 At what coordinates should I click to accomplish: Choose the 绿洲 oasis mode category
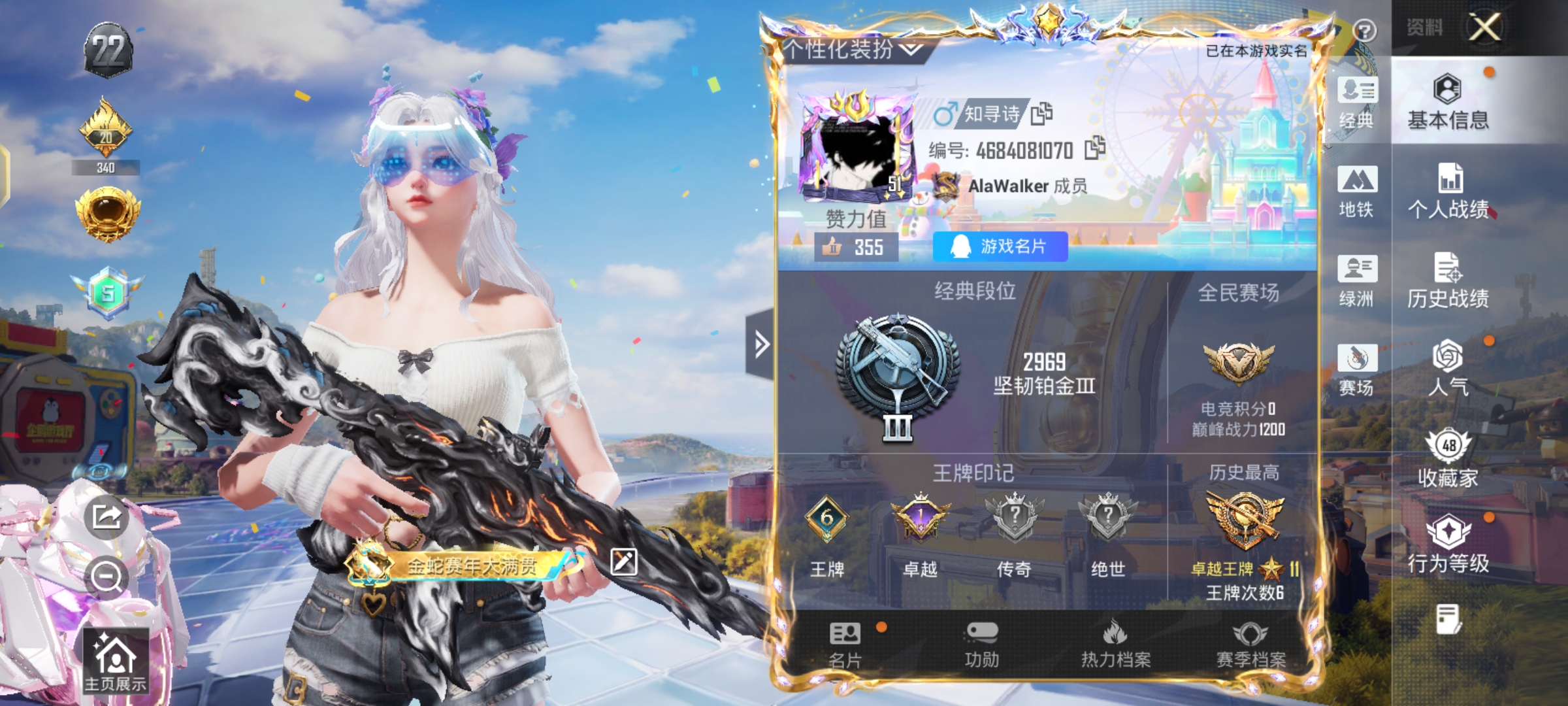1357,281
